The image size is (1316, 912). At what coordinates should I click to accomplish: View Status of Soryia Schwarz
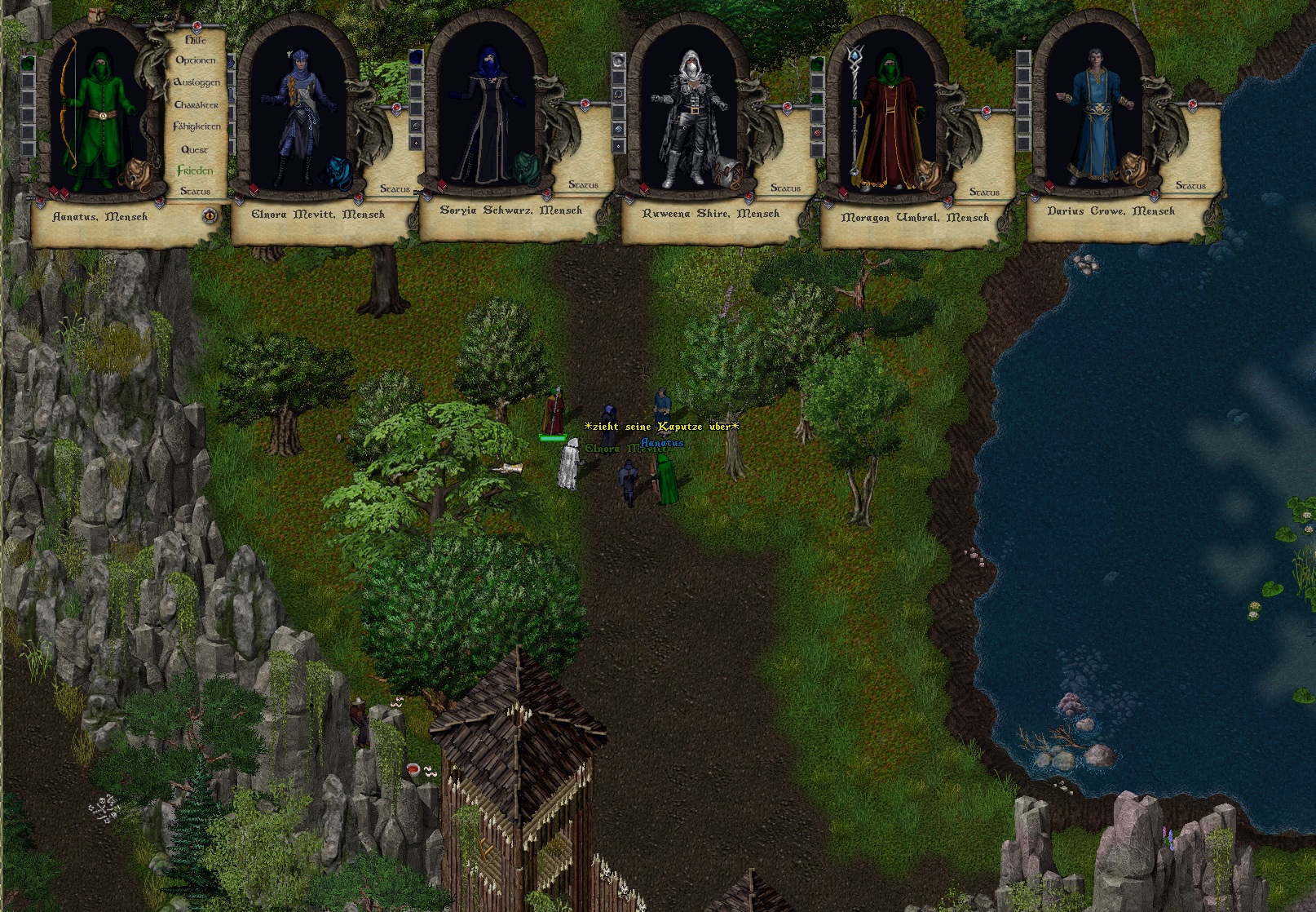click(583, 185)
